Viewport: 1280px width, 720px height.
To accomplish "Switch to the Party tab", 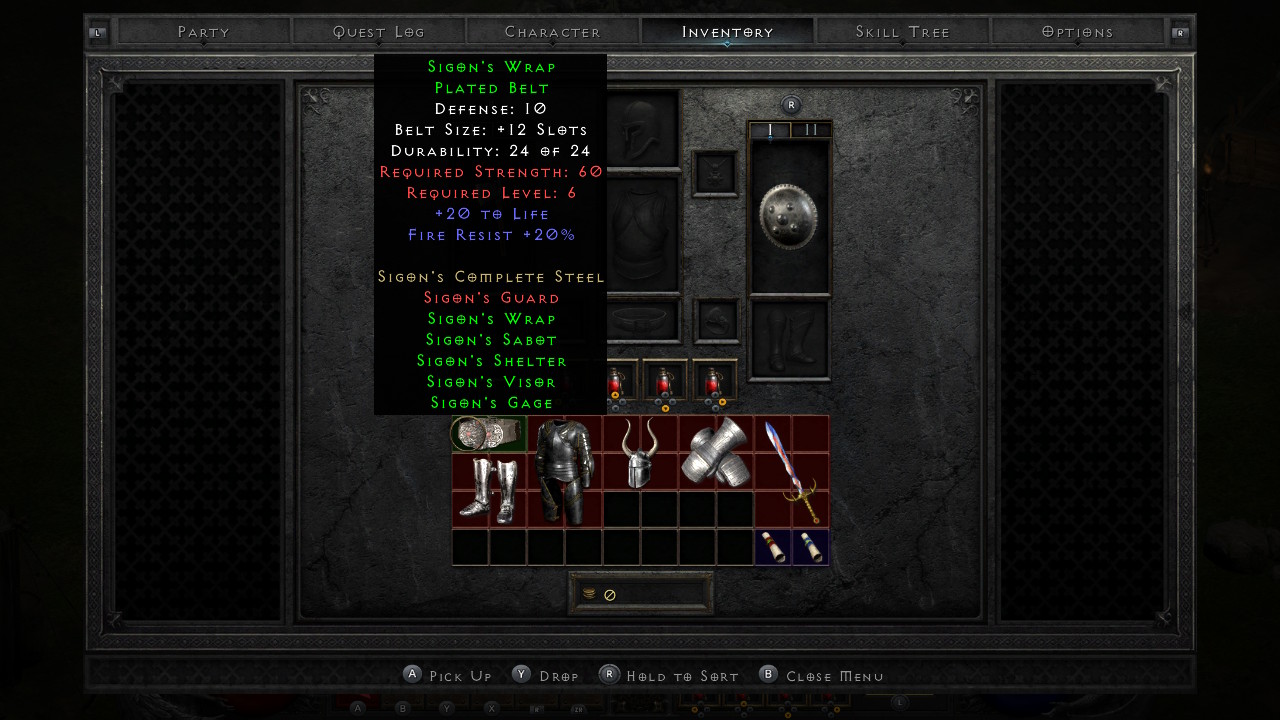I will point(204,32).
